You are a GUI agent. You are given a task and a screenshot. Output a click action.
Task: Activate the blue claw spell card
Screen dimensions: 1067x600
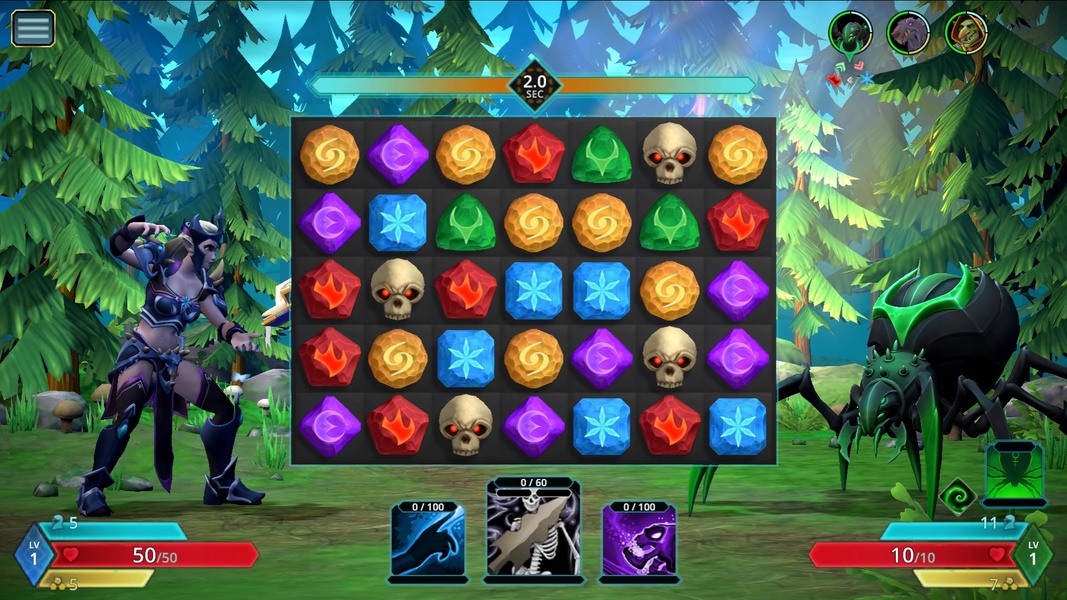pos(428,541)
